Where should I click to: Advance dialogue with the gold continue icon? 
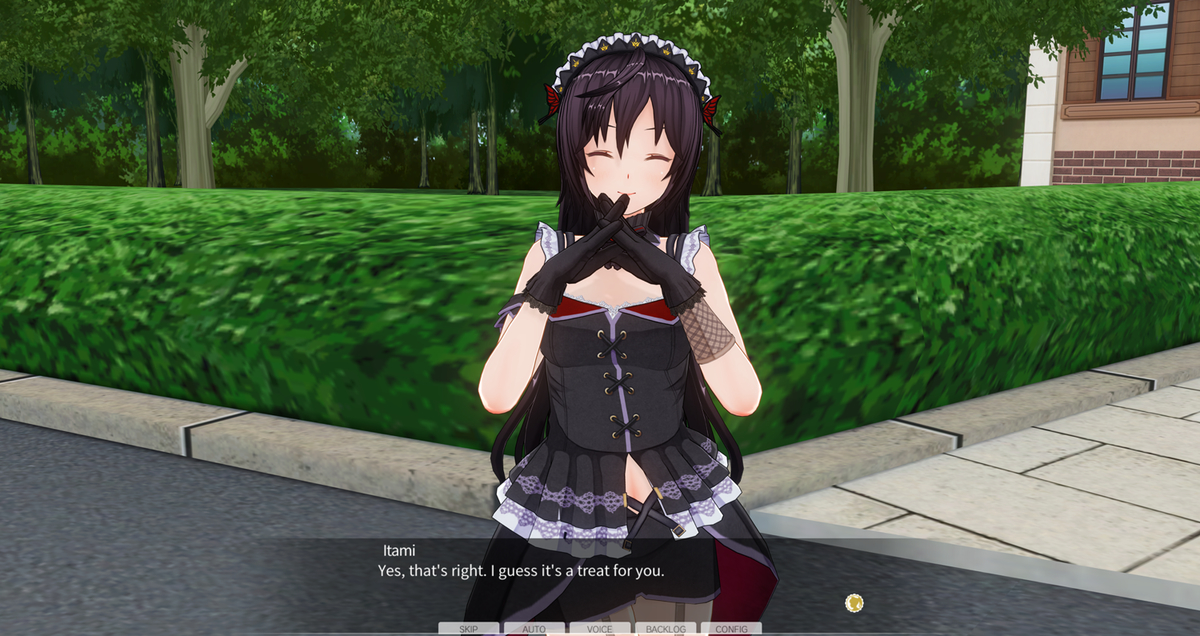(x=854, y=602)
